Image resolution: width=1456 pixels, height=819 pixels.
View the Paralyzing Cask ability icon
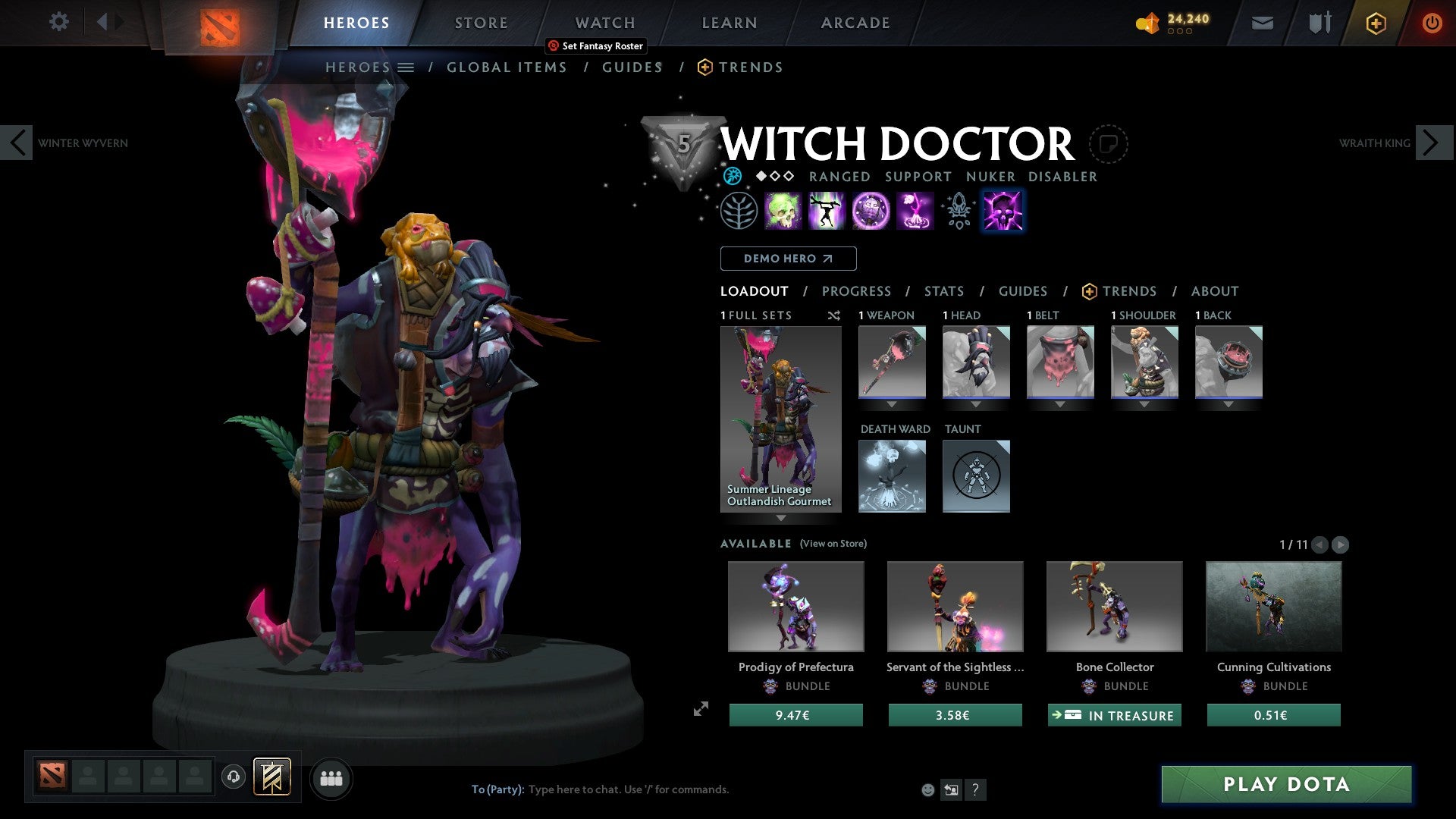click(x=784, y=210)
